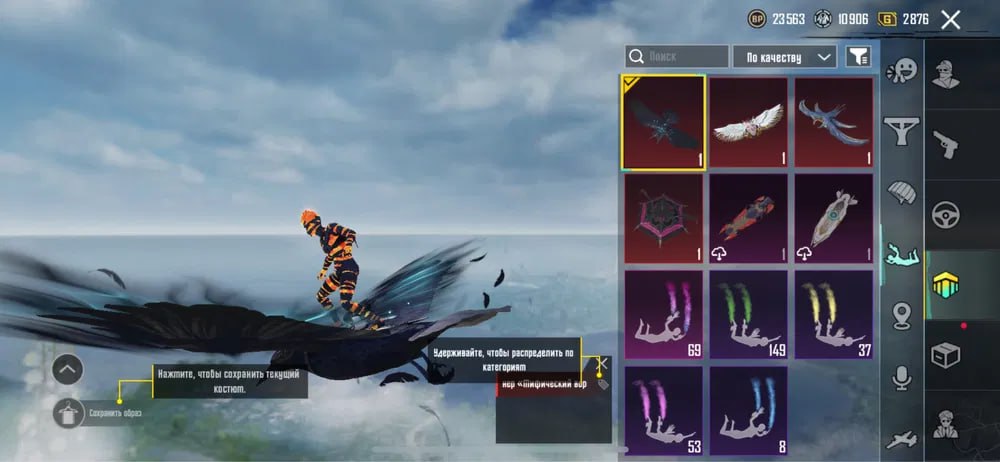
Task: Choose the white ornate board glider item
Action: point(833,218)
